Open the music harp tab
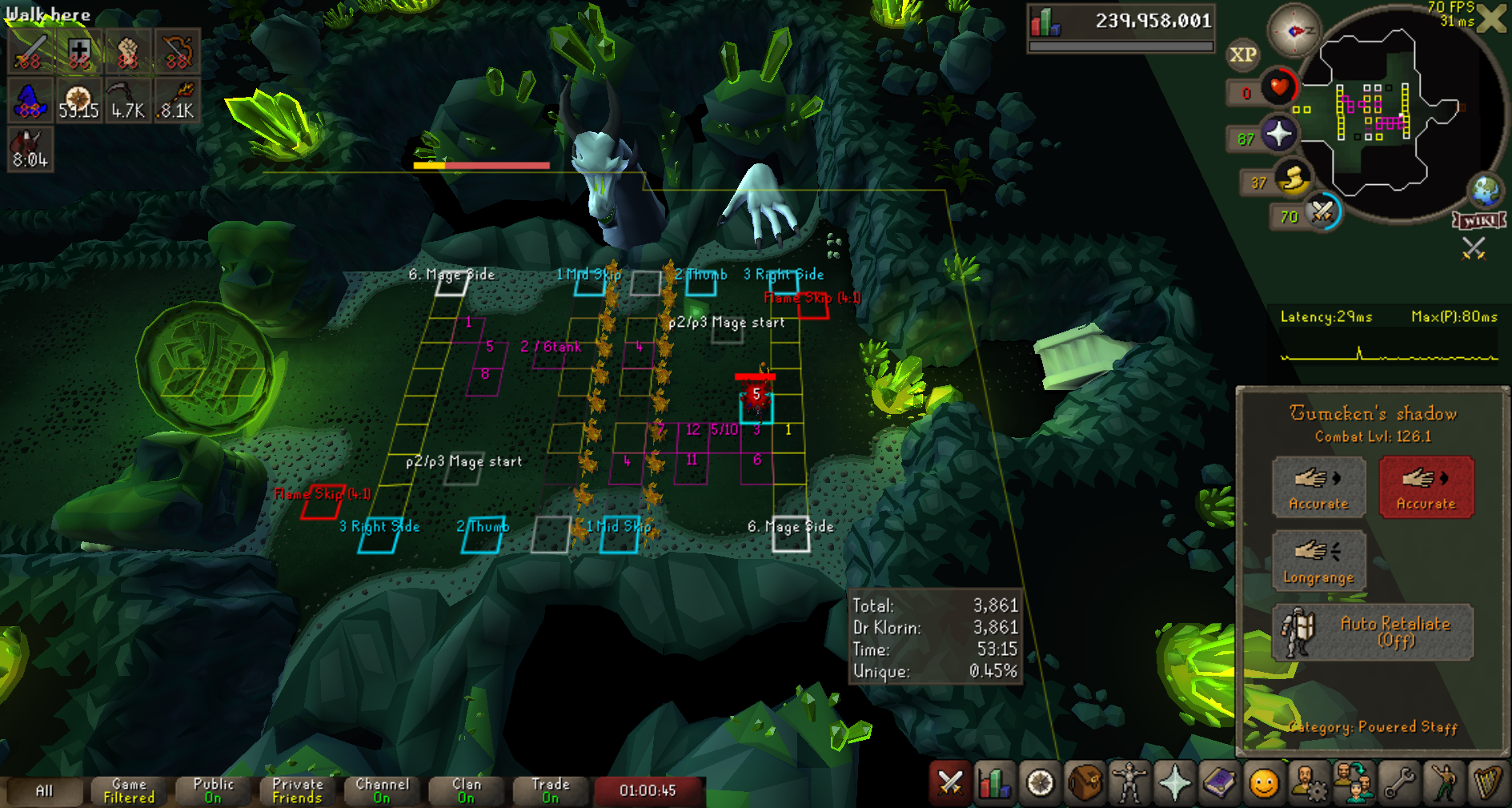Viewport: 1512px width, 808px height. pos(1487,782)
